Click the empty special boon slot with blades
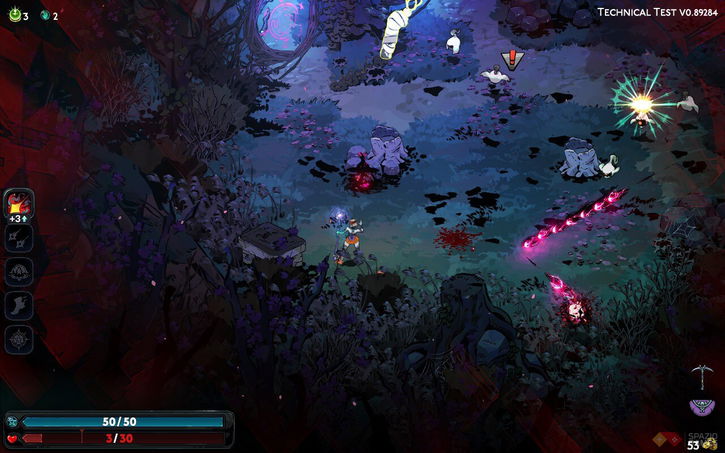725x453 pixels. [x=19, y=238]
